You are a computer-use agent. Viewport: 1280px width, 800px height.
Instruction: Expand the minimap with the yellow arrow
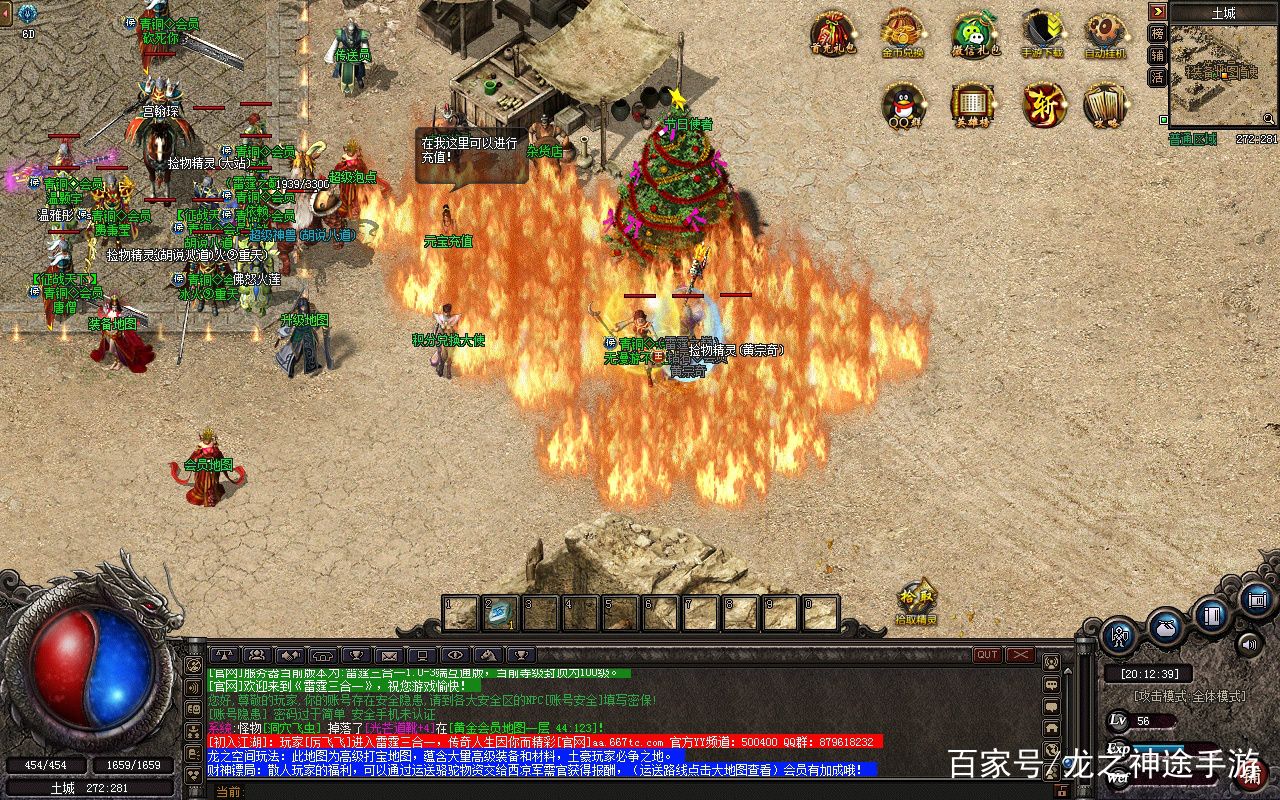[x=1158, y=12]
